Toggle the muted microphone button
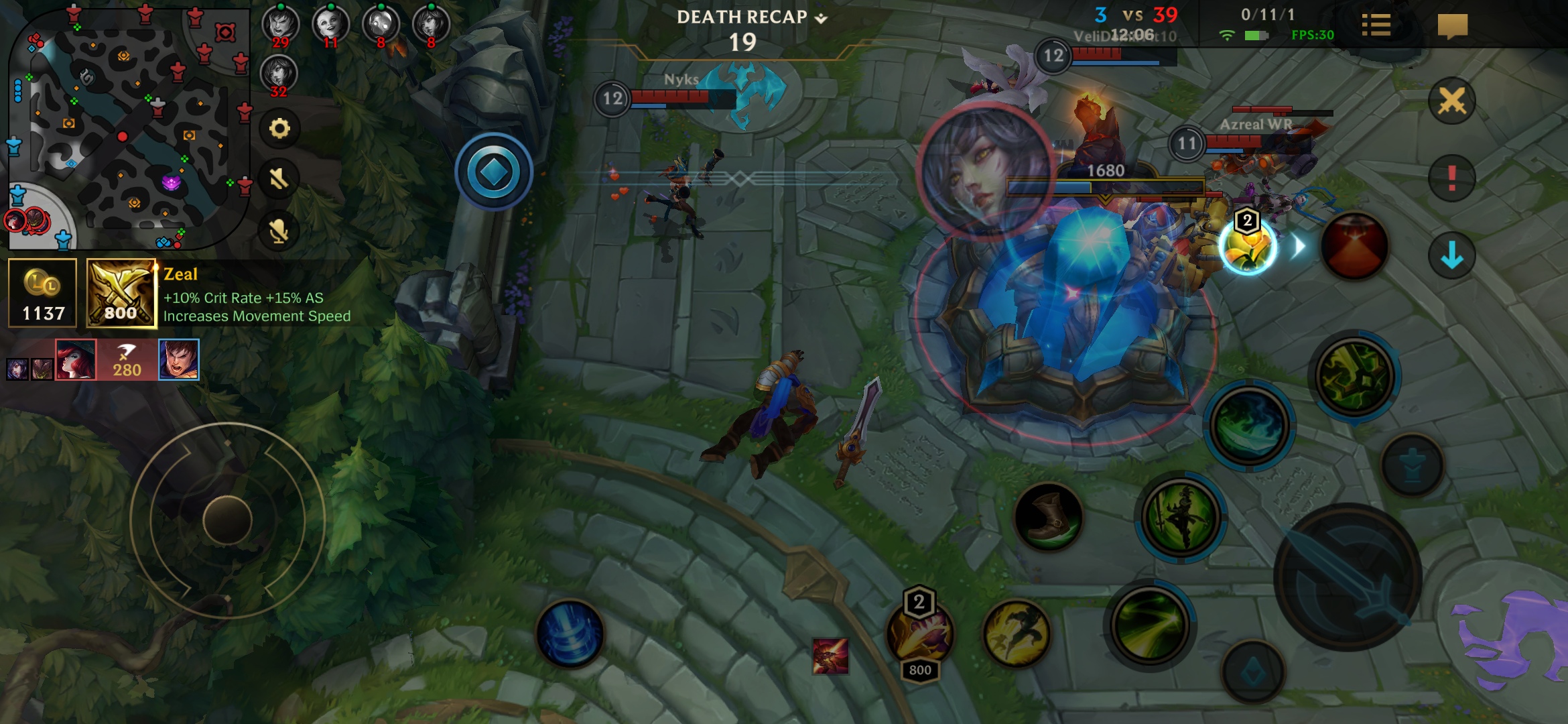Image resolution: width=1568 pixels, height=724 pixels. (279, 231)
